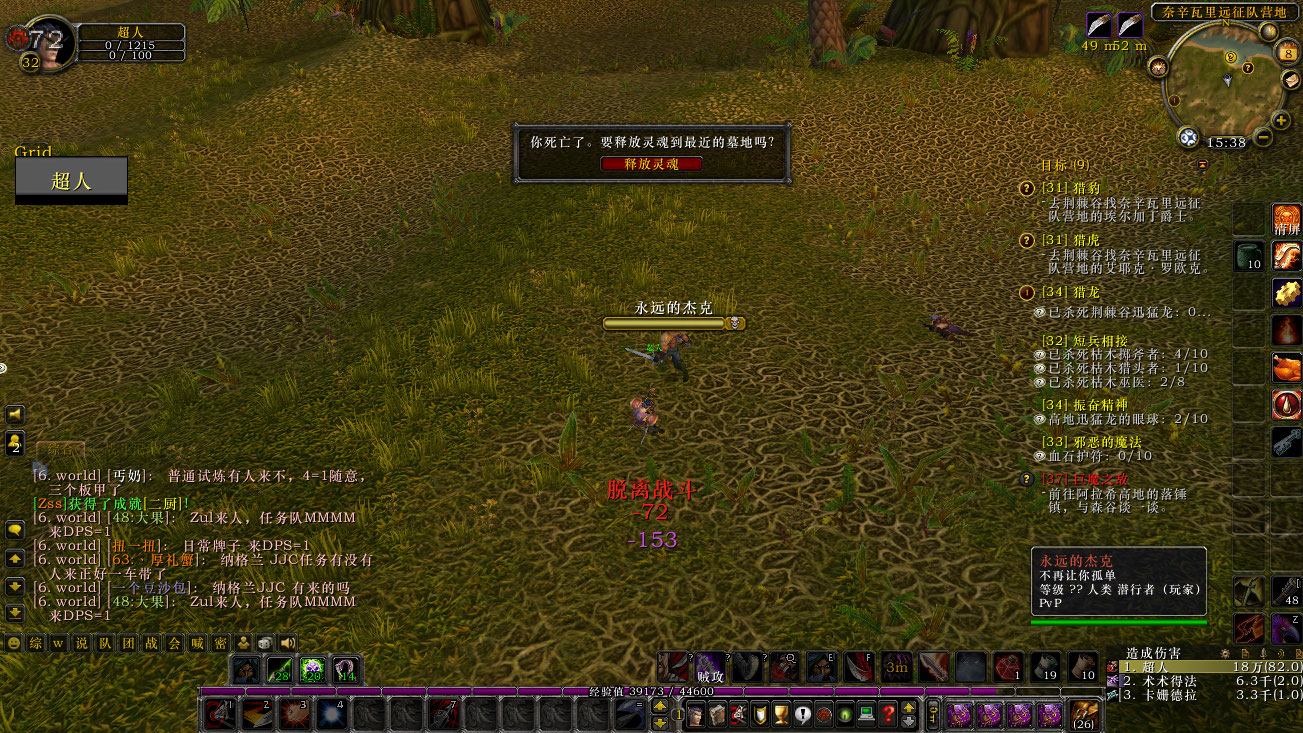The image size is (1303, 733).
Task: Click the computer monitor main menu icon
Action: point(866,714)
